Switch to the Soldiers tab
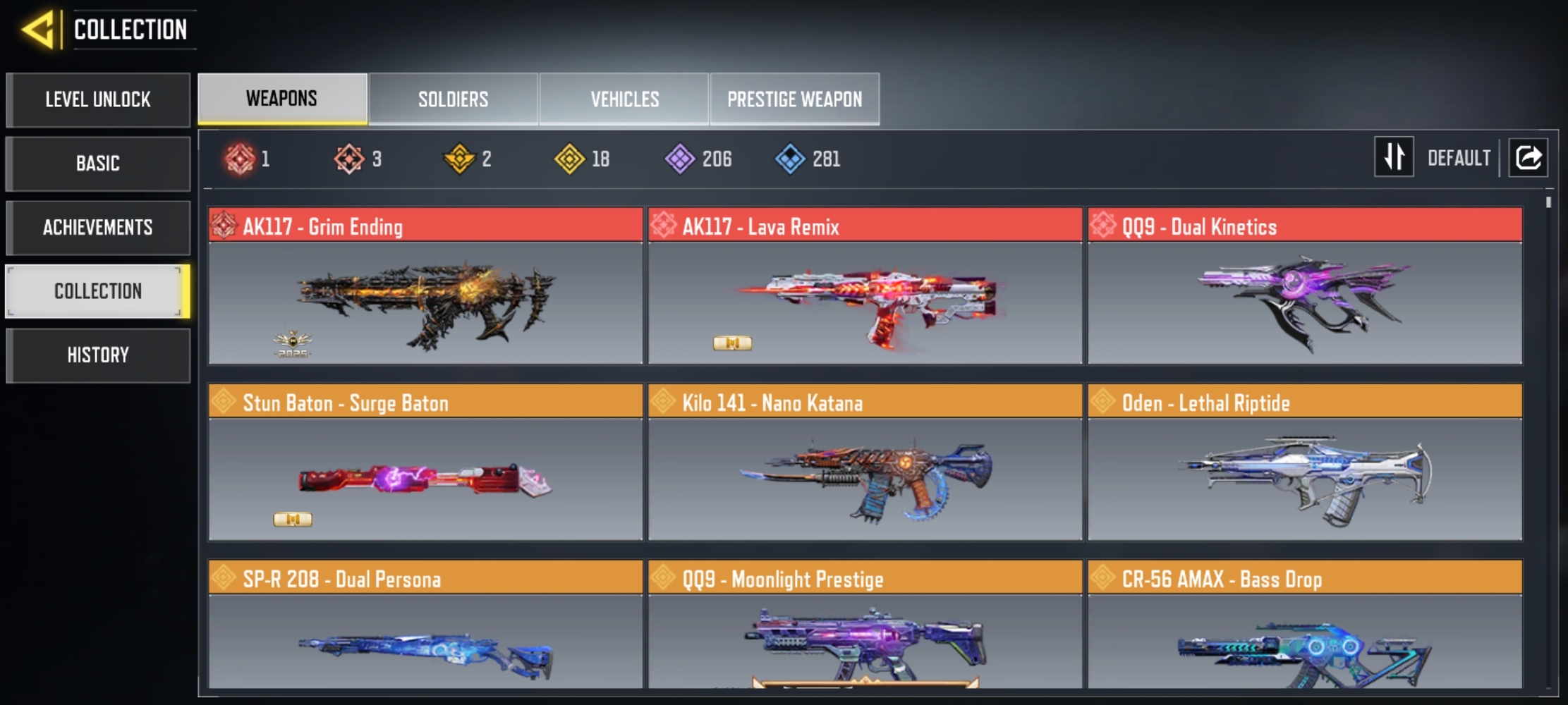 pyautogui.click(x=453, y=99)
